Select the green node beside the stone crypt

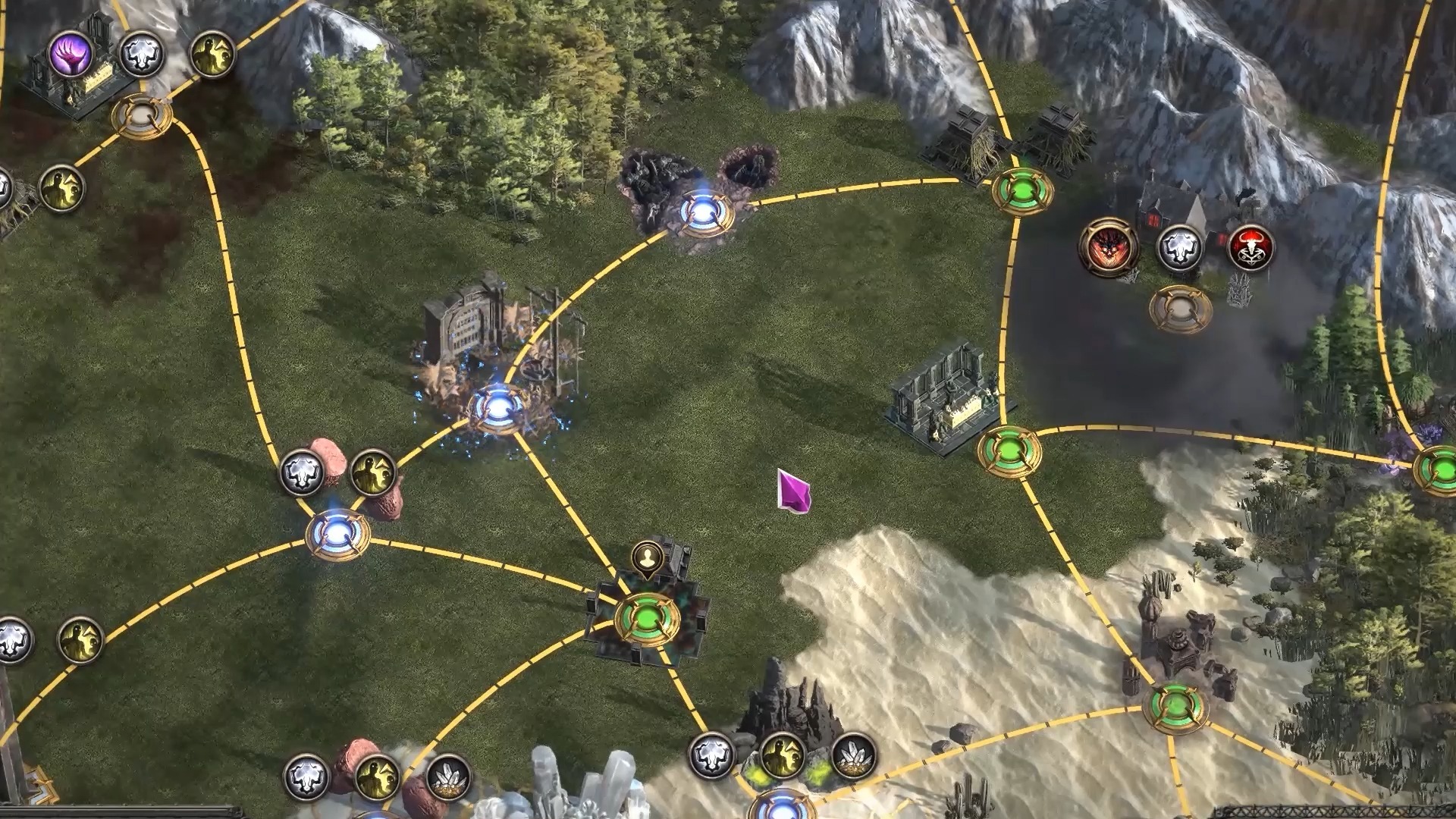[x=1009, y=450]
